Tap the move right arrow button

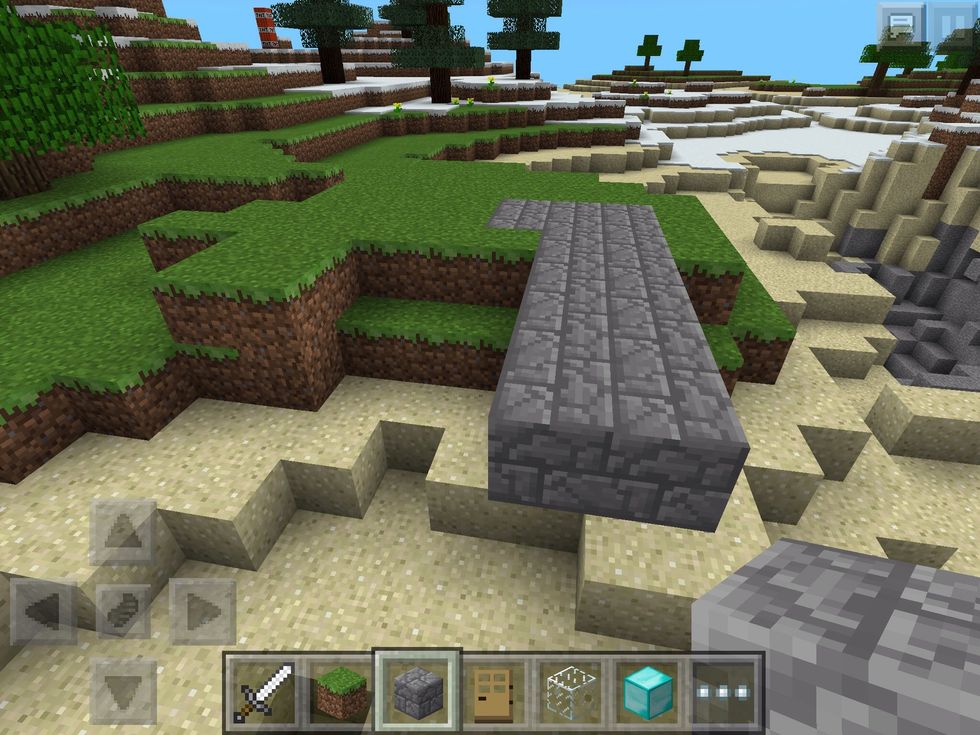tap(202, 610)
